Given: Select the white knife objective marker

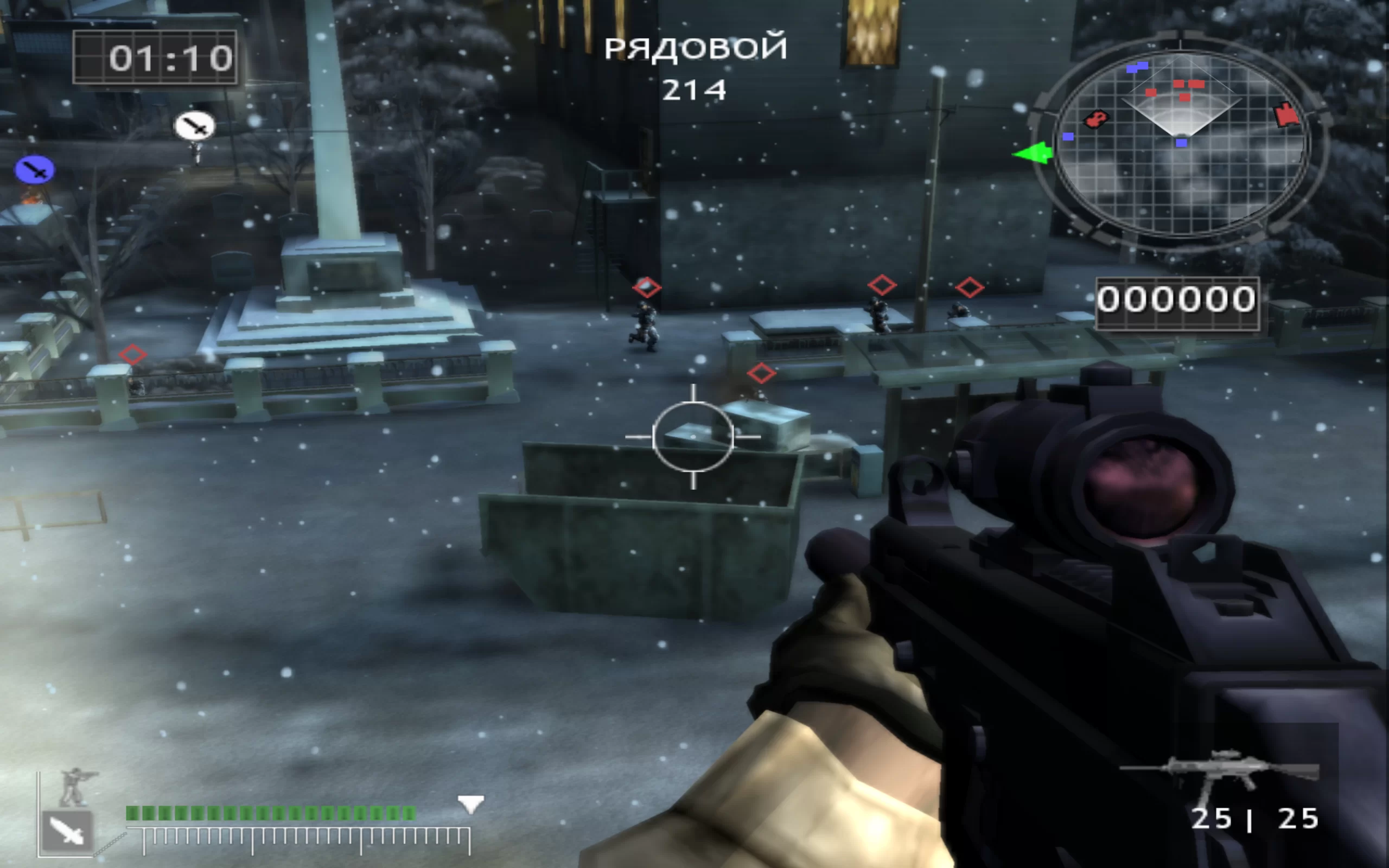Looking at the screenshot, I should pos(195,125).
